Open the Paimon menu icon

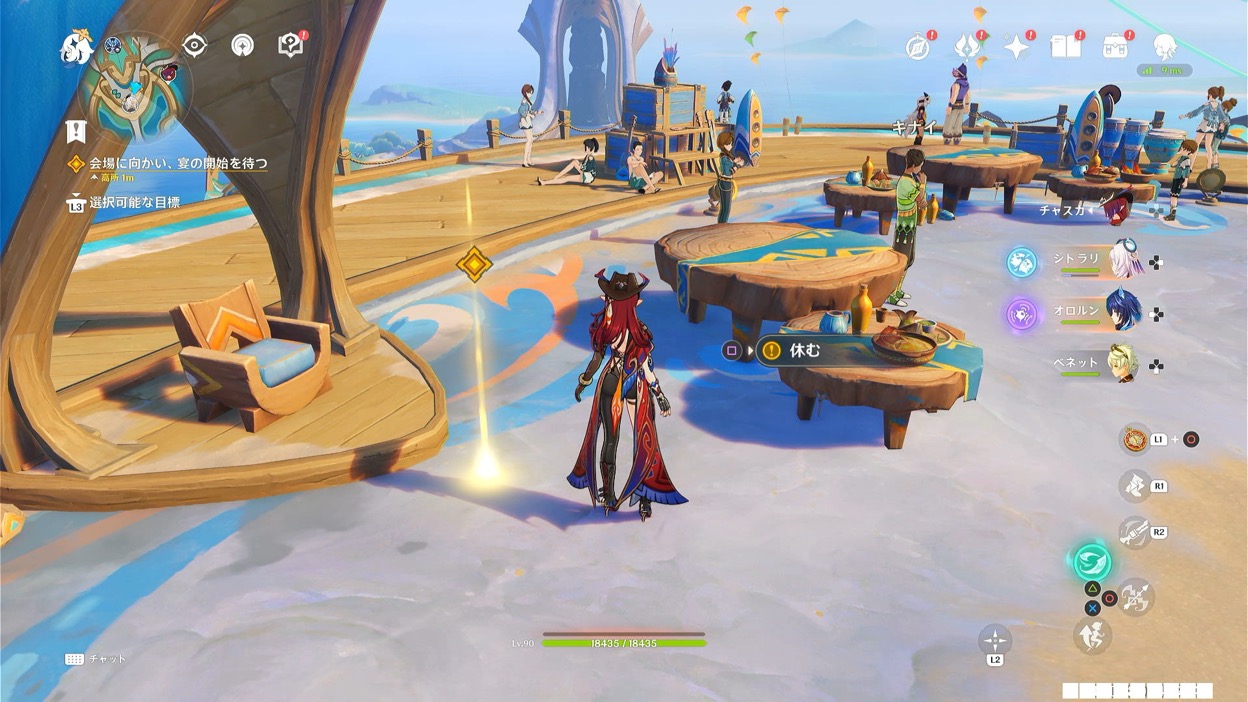tap(76, 46)
